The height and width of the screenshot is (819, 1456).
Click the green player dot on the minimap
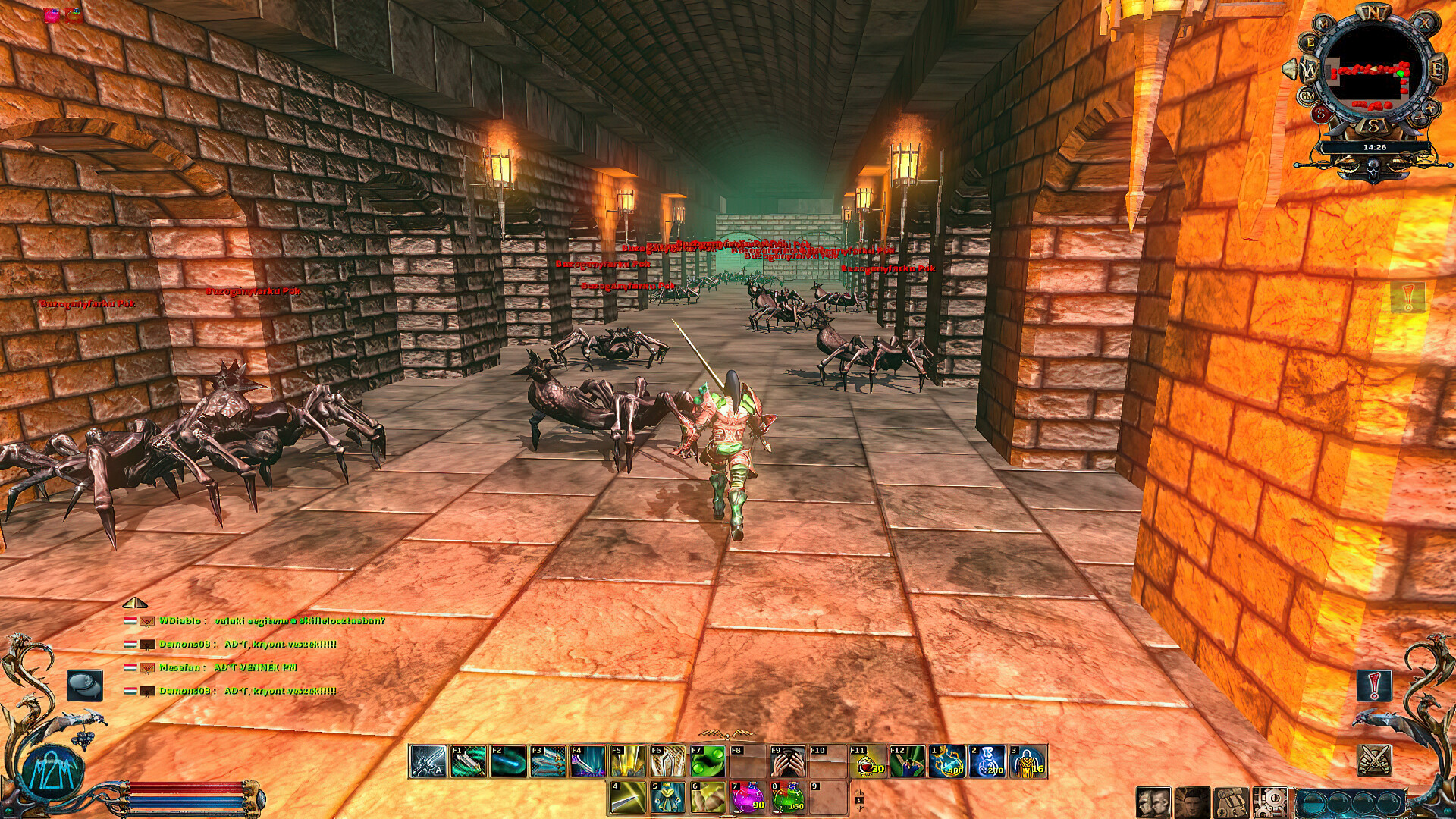point(1401,73)
